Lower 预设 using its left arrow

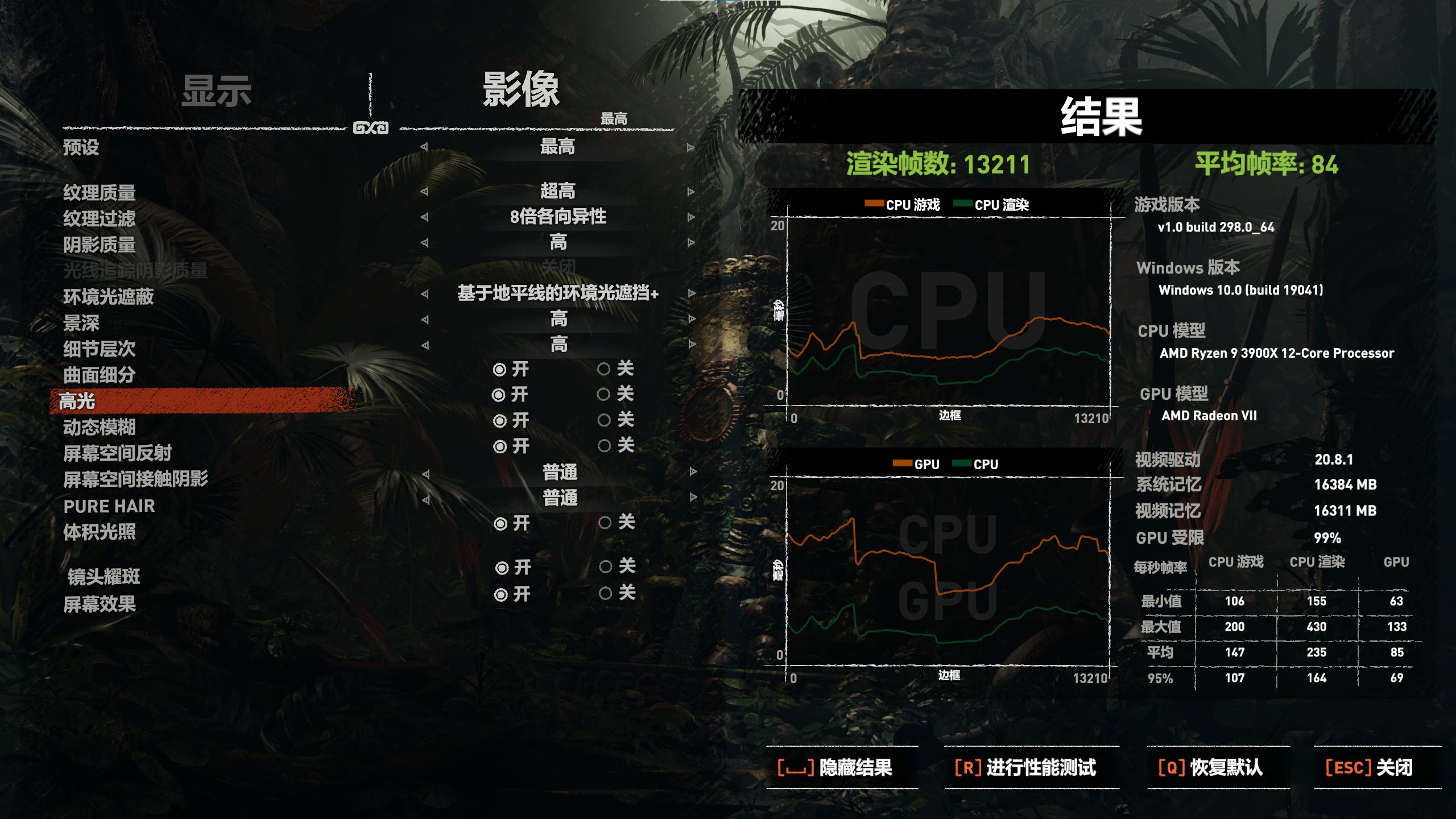tap(425, 148)
